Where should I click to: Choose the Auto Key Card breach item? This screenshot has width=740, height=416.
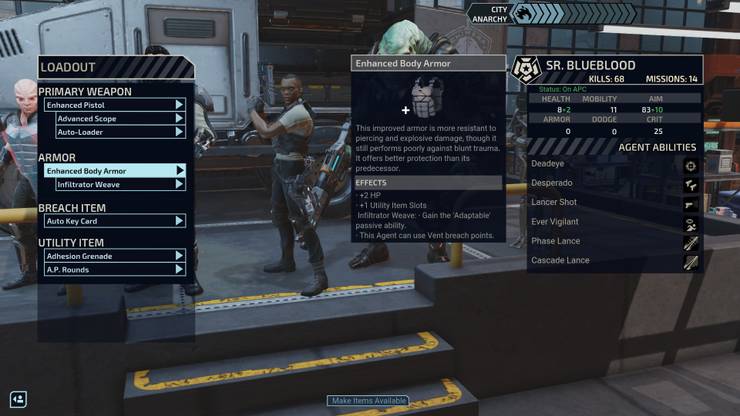[114, 221]
